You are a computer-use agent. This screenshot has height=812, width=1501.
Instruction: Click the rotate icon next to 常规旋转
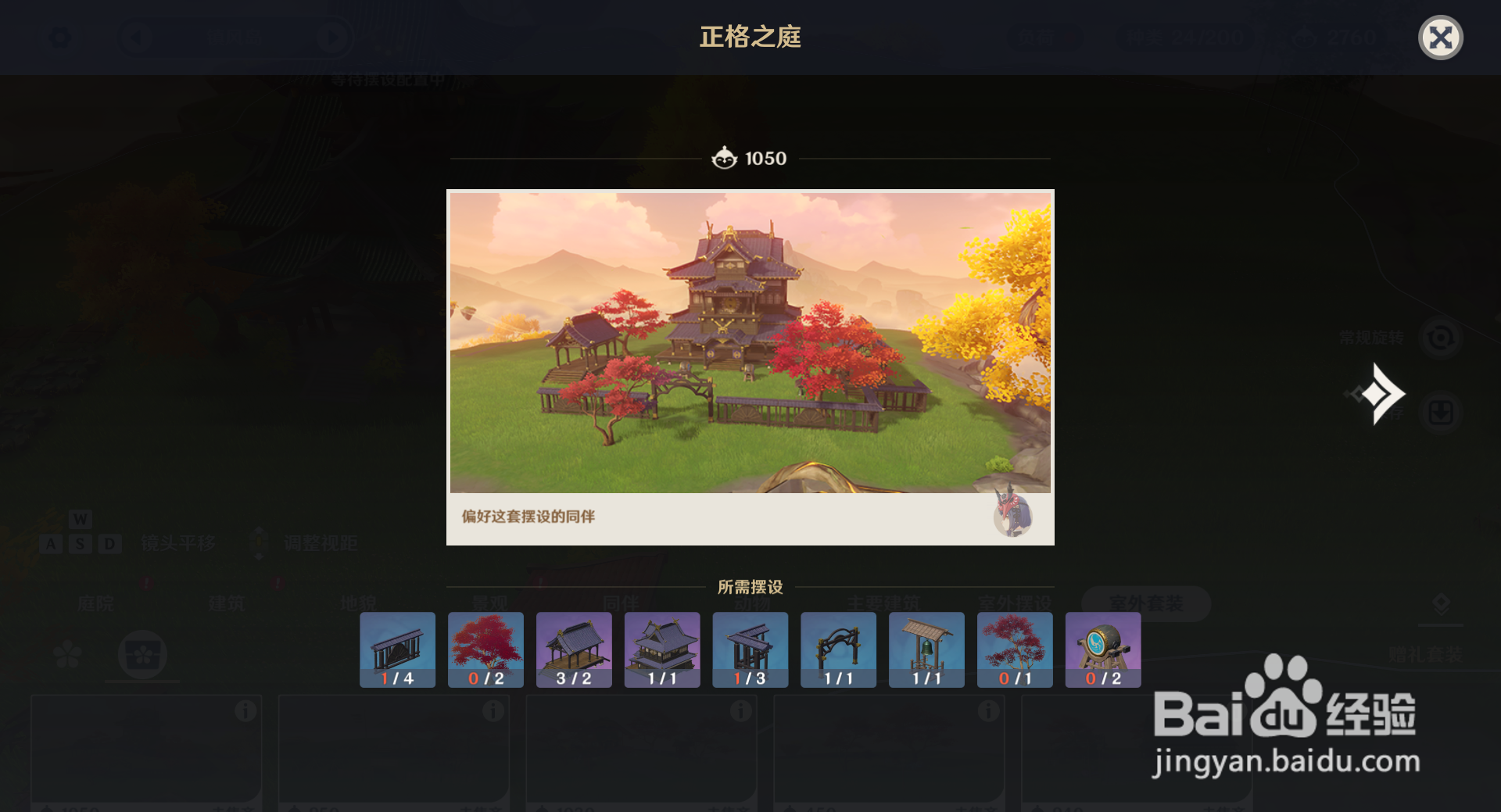point(1442,338)
